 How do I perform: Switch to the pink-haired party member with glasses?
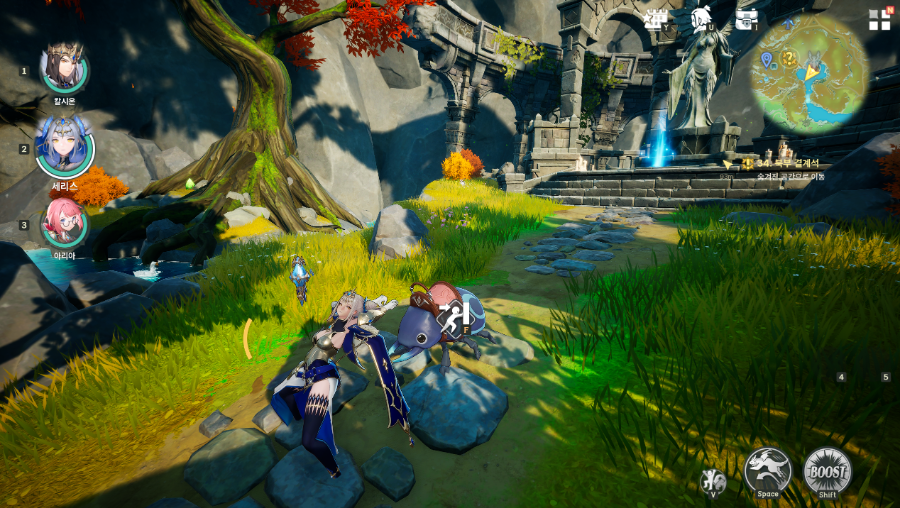coord(64,223)
